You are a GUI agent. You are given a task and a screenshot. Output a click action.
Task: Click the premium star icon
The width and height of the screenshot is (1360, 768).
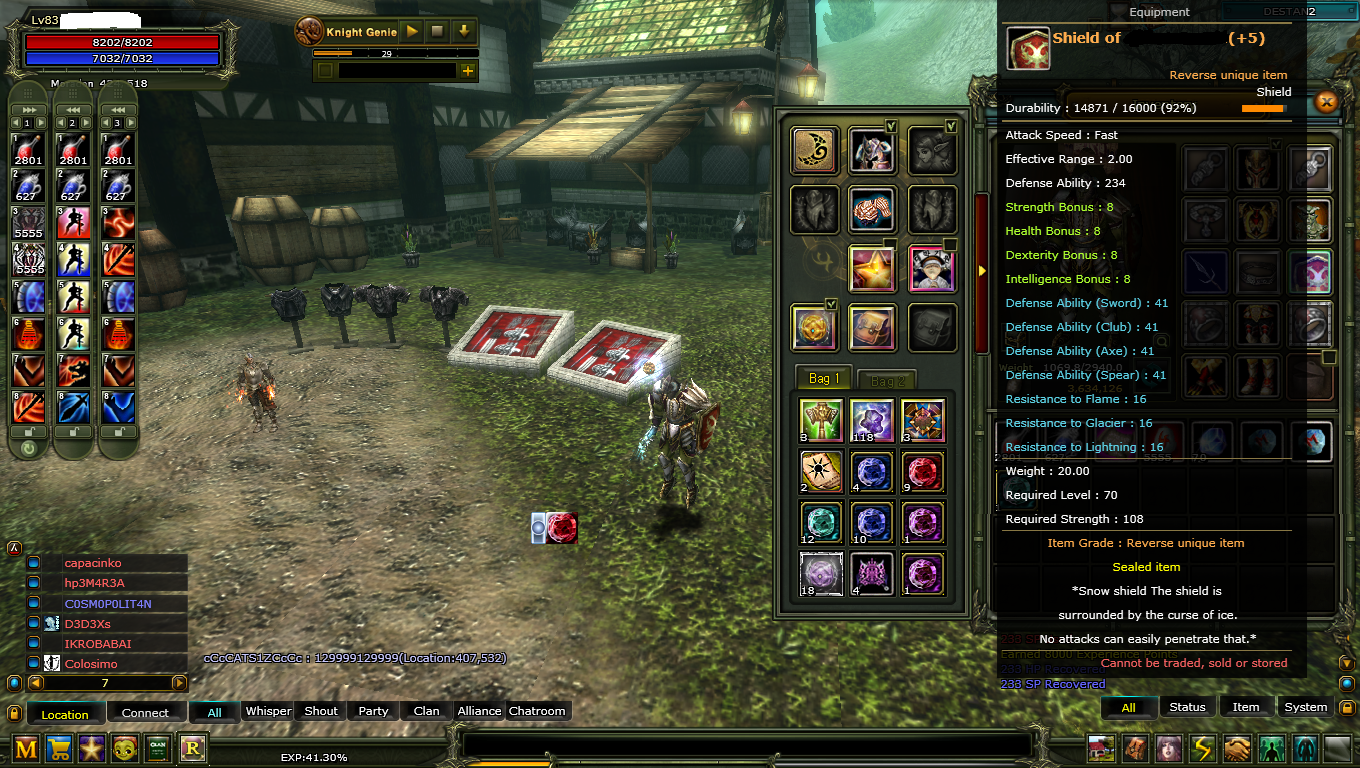point(92,748)
